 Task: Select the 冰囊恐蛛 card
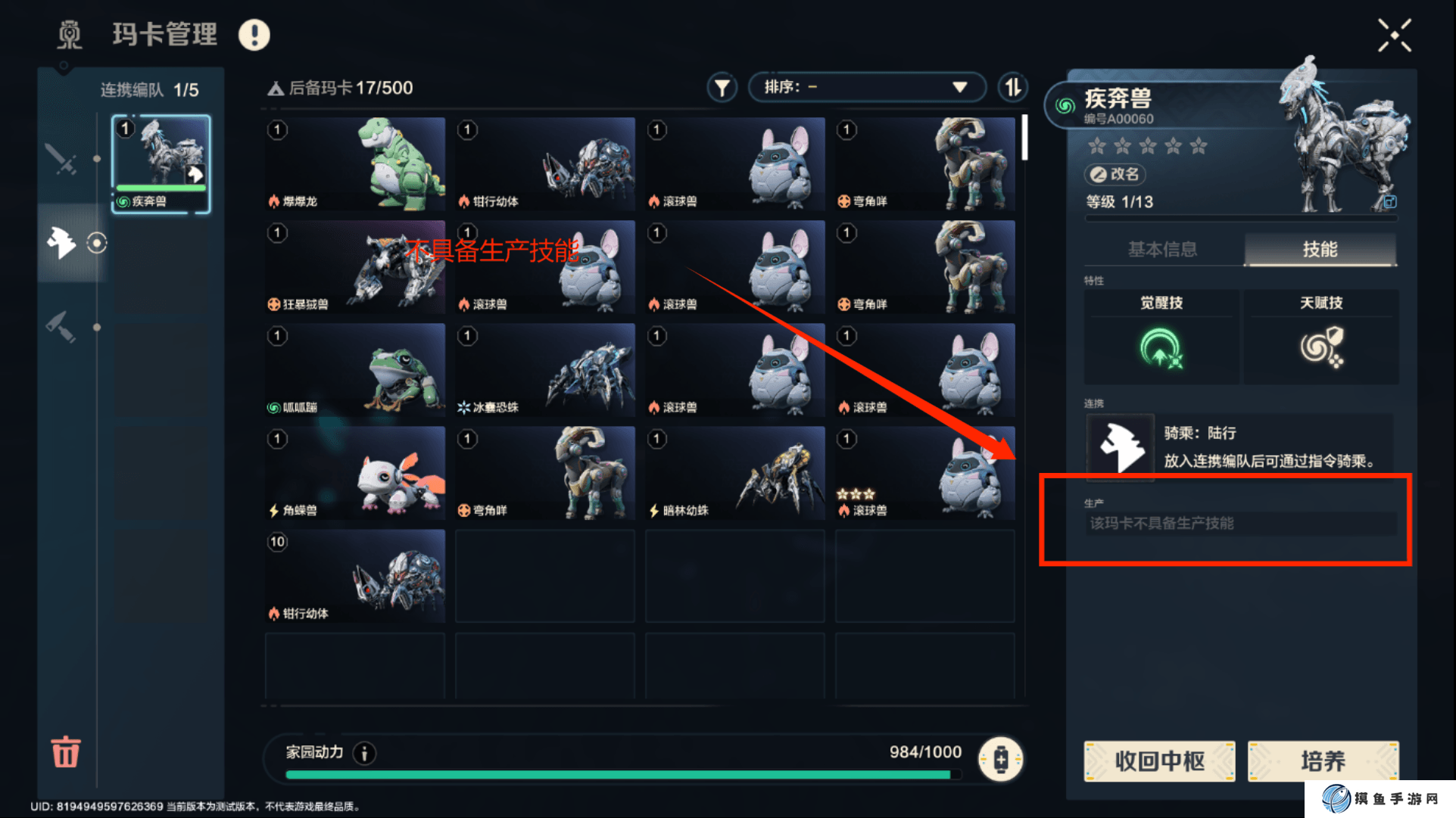pos(545,369)
